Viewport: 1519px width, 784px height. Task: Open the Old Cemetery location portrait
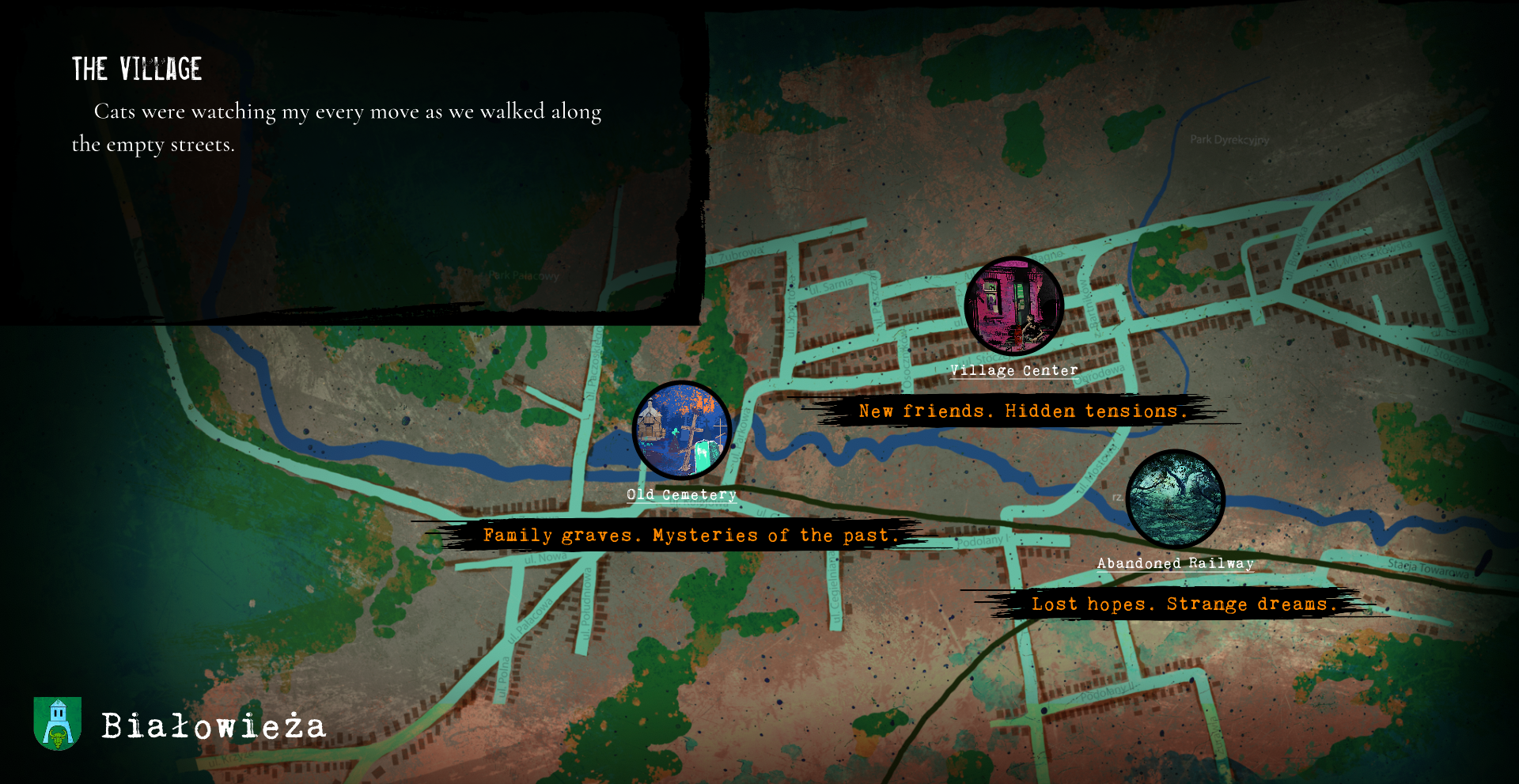(x=681, y=430)
